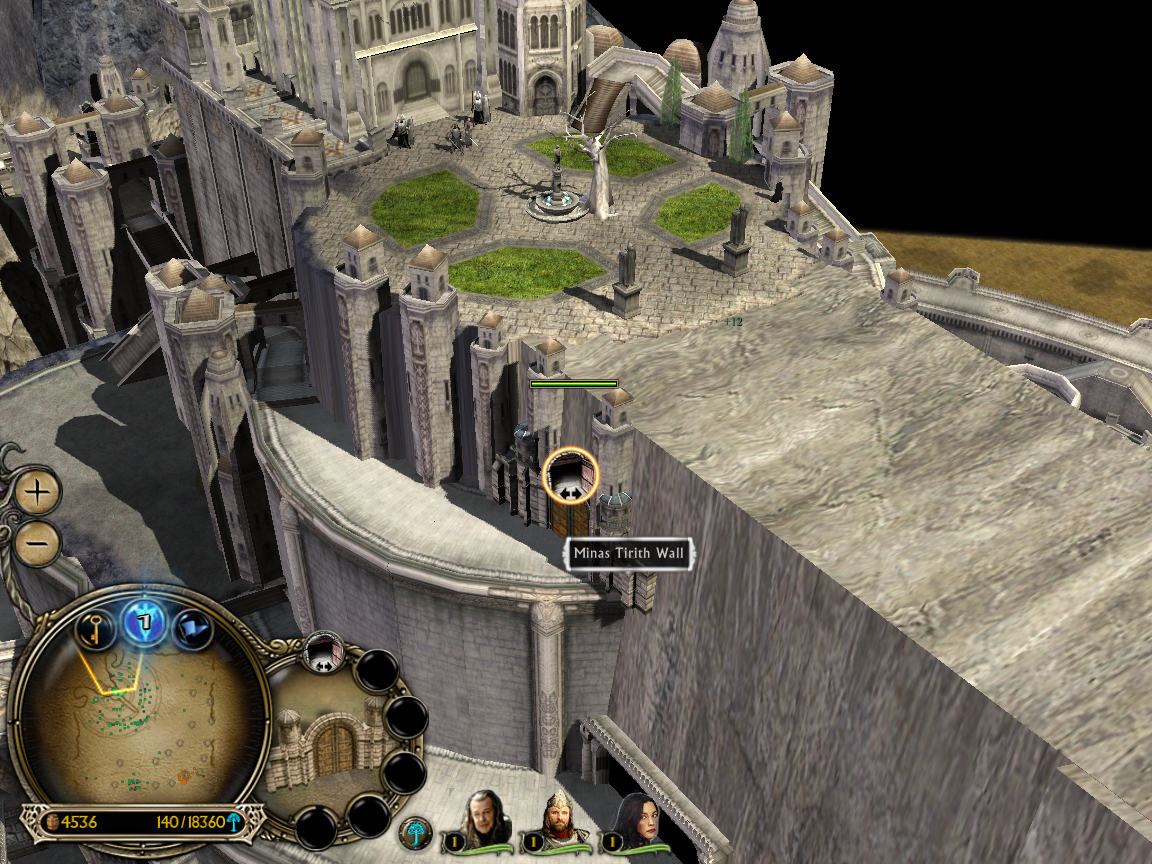Click the blue flag icon above minimap

point(193,629)
